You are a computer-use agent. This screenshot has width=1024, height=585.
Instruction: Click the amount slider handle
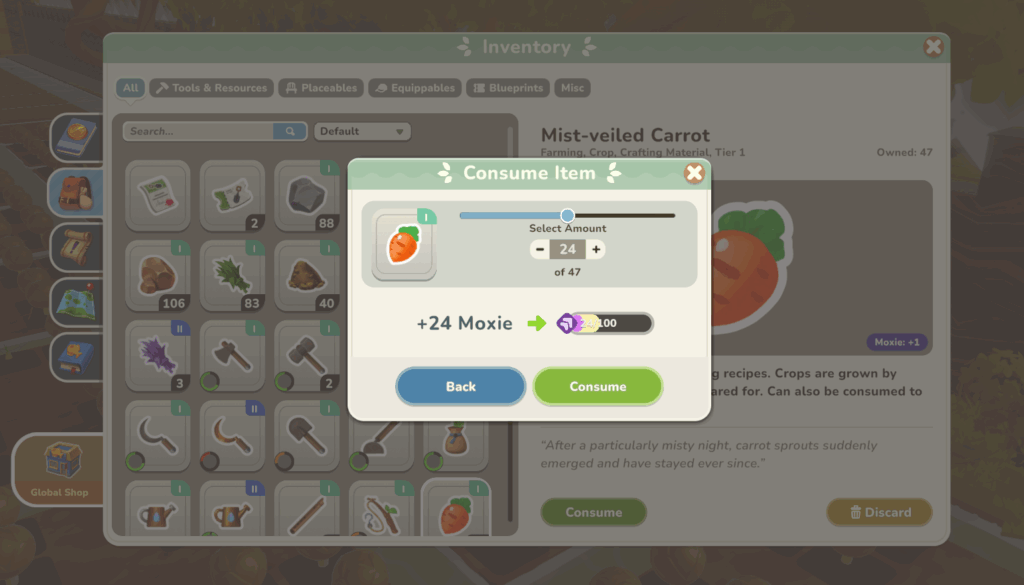[x=567, y=215]
